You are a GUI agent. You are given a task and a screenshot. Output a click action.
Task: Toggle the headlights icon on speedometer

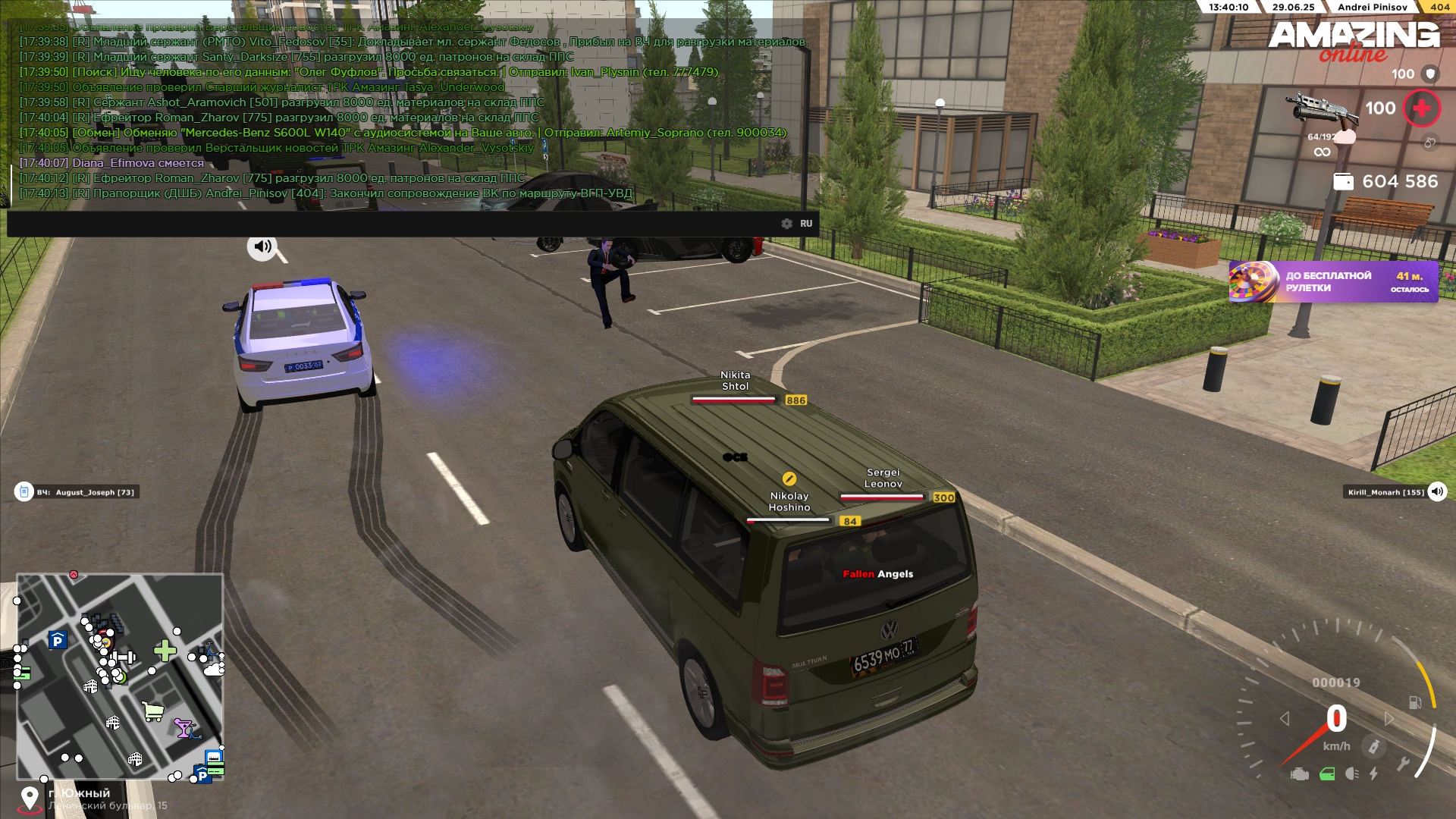[x=1351, y=774]
